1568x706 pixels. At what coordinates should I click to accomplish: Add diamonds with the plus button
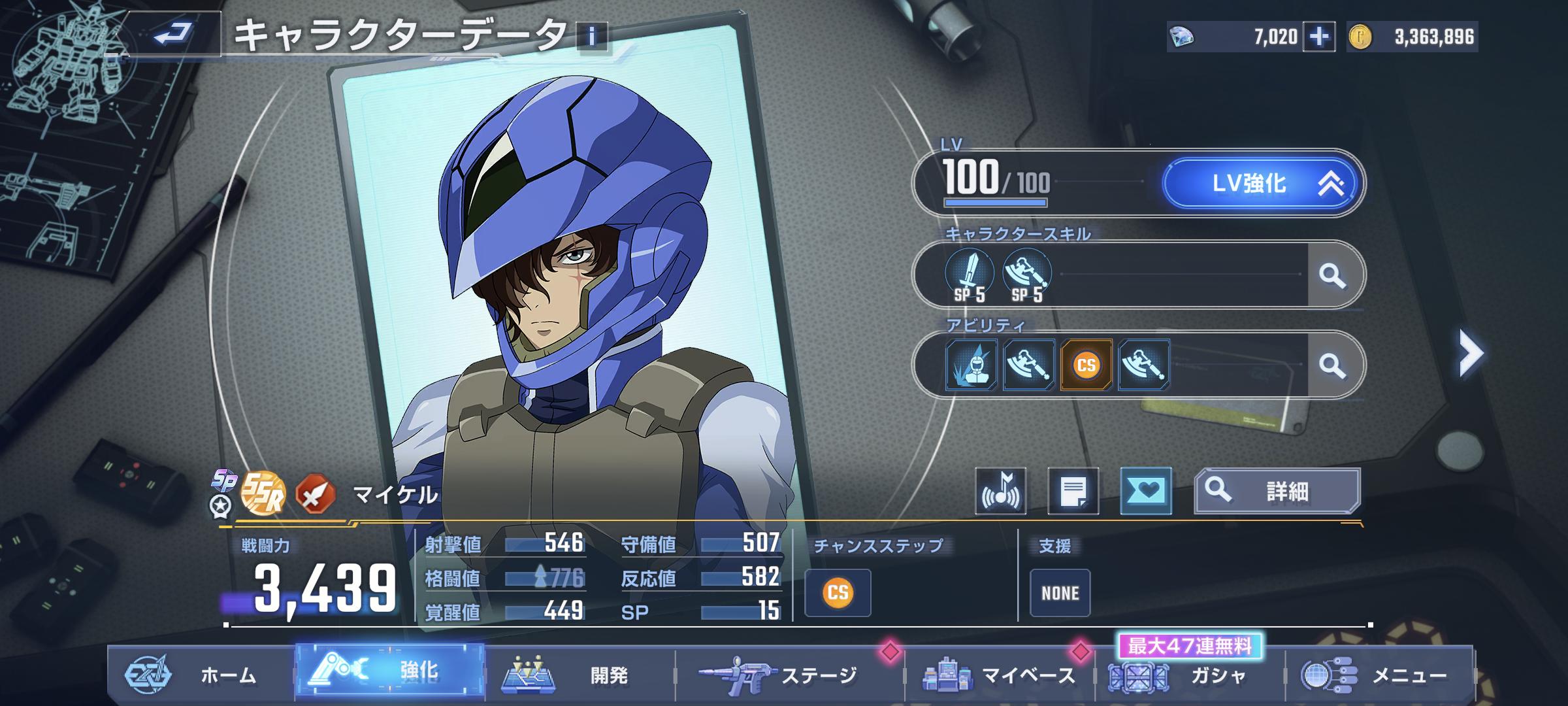pyautogui.click(x=1318, y=37)
